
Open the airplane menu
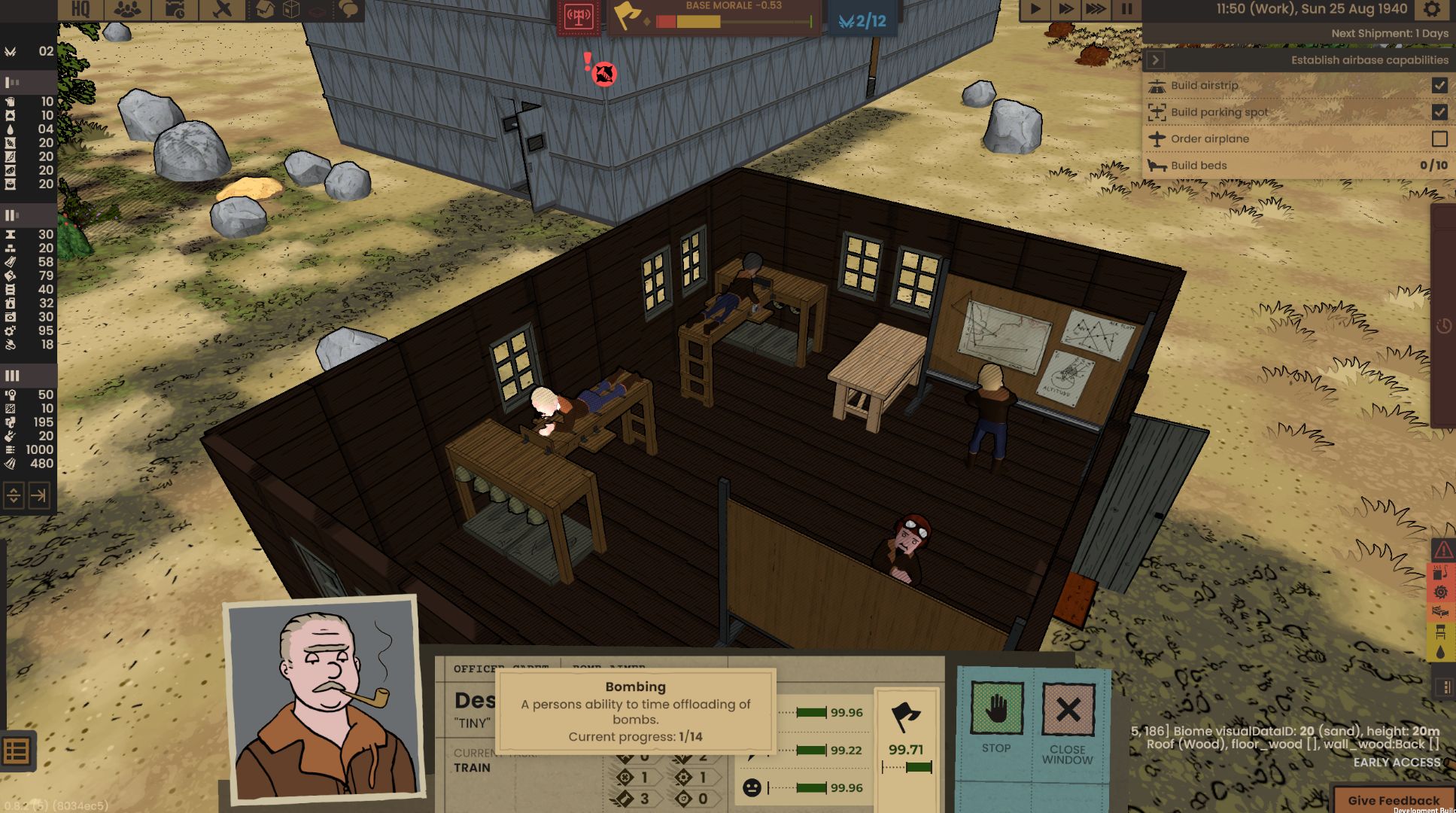(x=222, y=10)
